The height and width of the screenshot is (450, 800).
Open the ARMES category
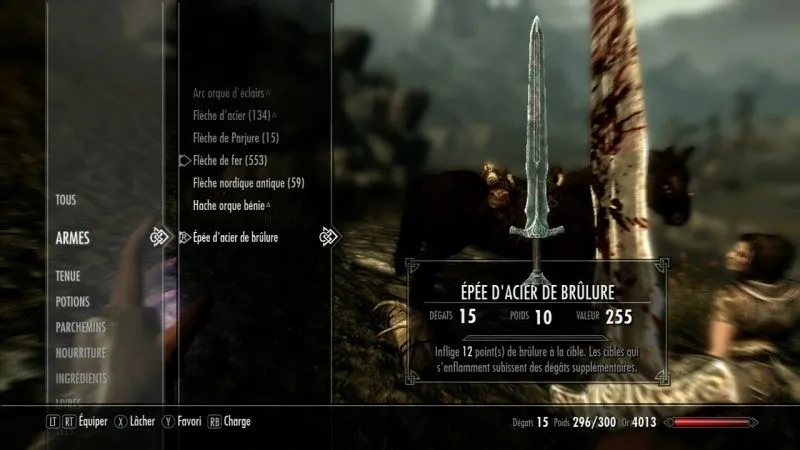point(73,238)
